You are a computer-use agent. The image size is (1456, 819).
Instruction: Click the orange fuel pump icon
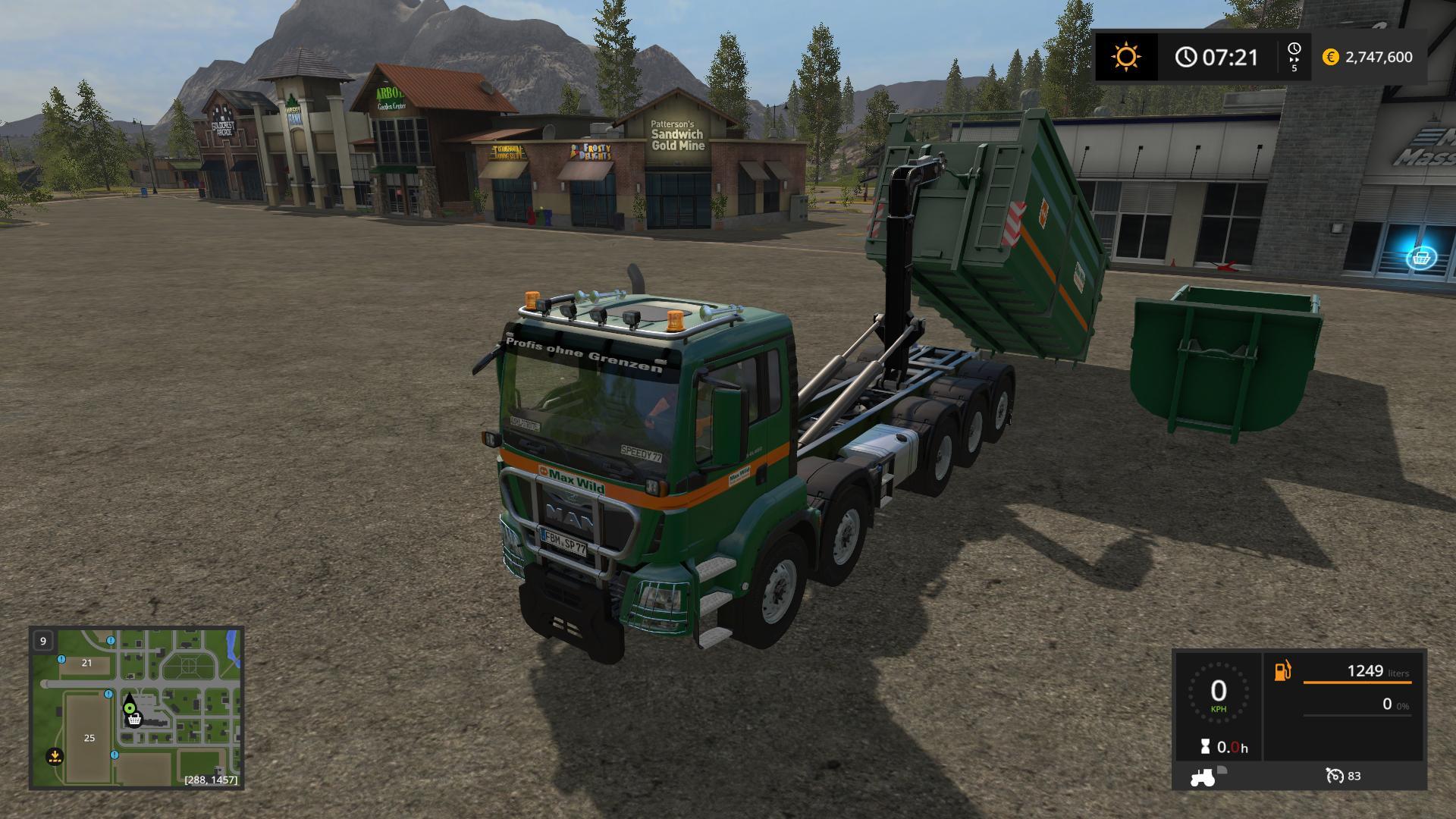click(1282, 671)
